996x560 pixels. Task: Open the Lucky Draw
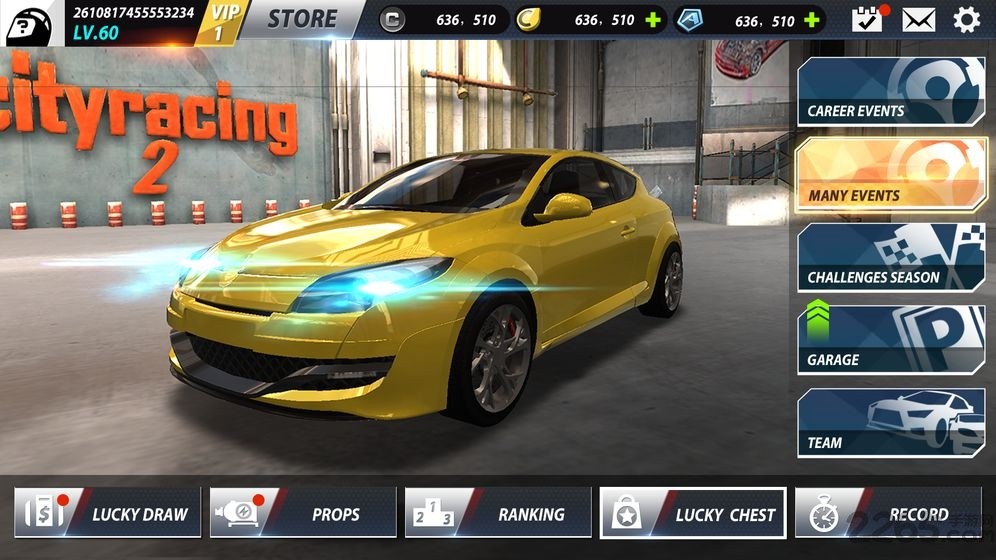tap(108, 513)
